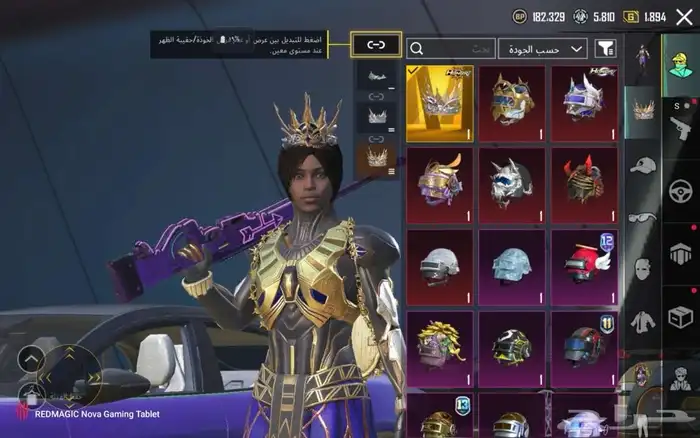Select the silver wolf helmet skin

[x=512, y=185]
